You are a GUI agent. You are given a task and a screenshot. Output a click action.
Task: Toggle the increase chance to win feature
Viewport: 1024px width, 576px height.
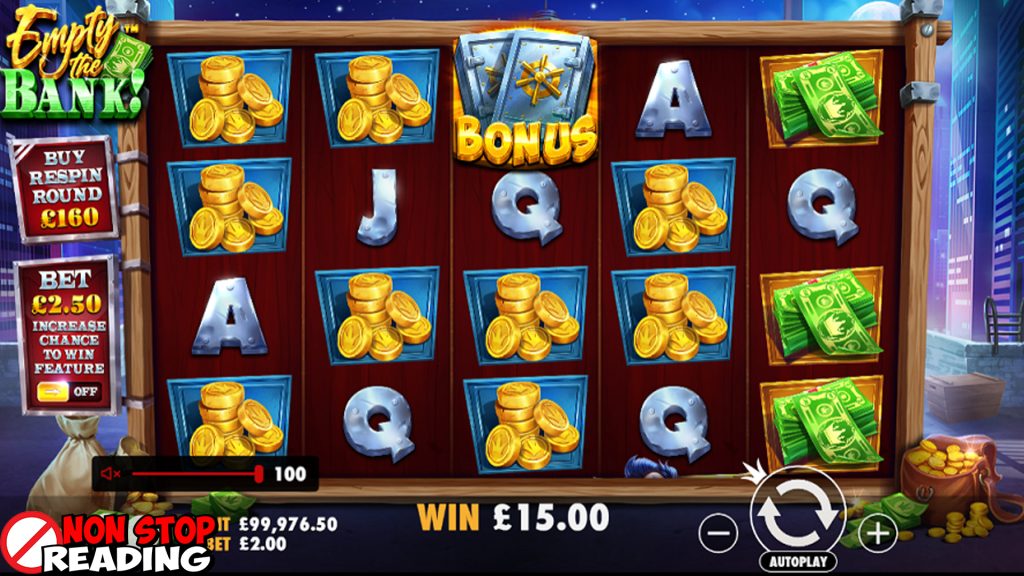(70, 391)
